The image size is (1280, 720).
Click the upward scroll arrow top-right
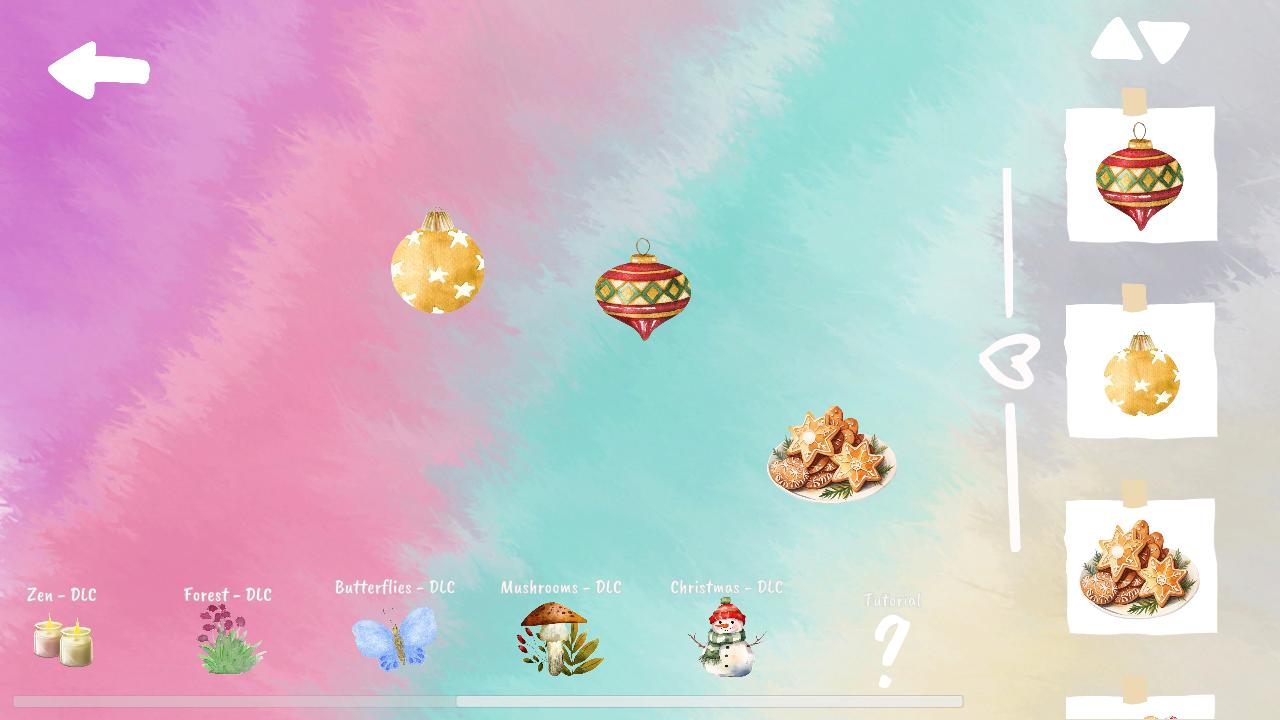1117,37
